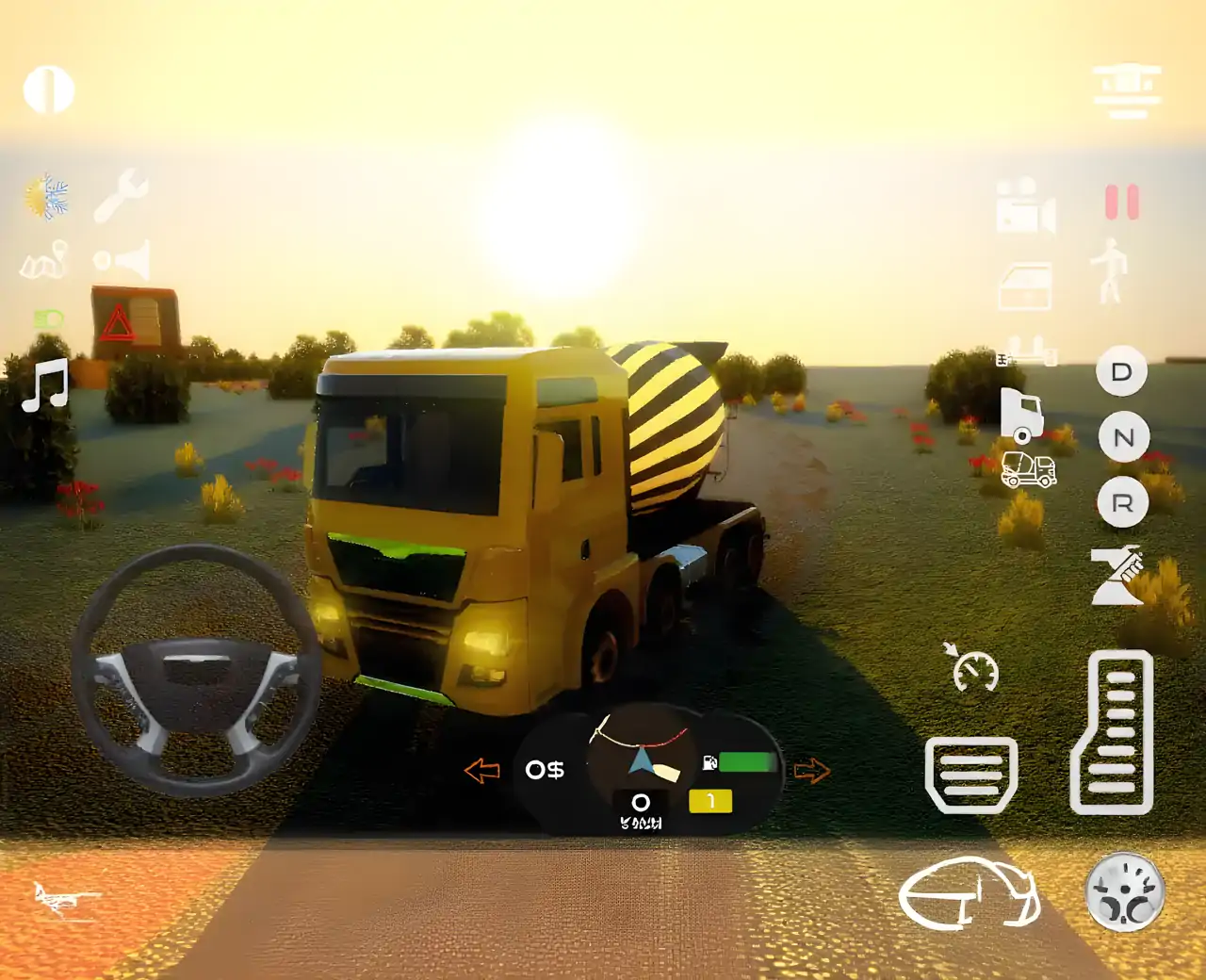Switch view with the video camera icon
The width and height of the screenshot is (1206, 980).
(x=1025, y=205)
